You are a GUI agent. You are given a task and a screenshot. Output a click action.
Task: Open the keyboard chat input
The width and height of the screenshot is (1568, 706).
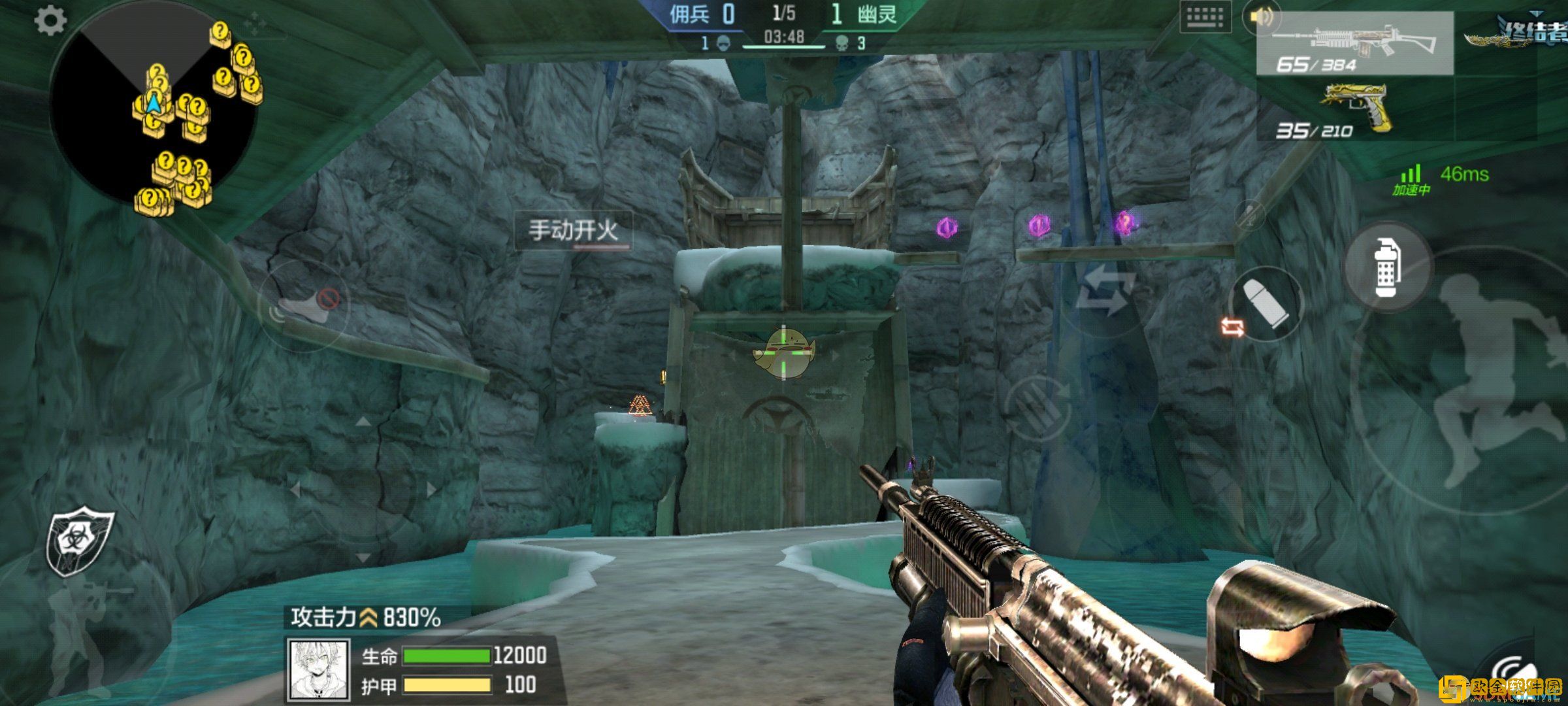(1205, 18)
